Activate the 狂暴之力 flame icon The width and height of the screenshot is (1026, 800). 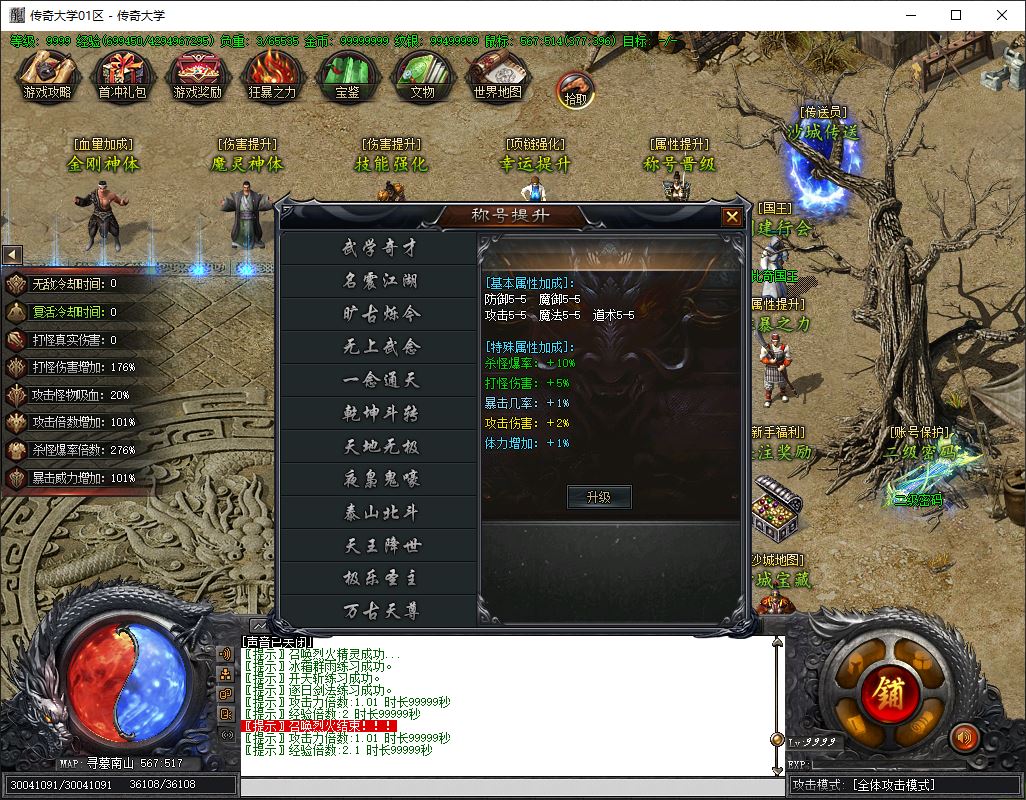(x=272, y=73)
